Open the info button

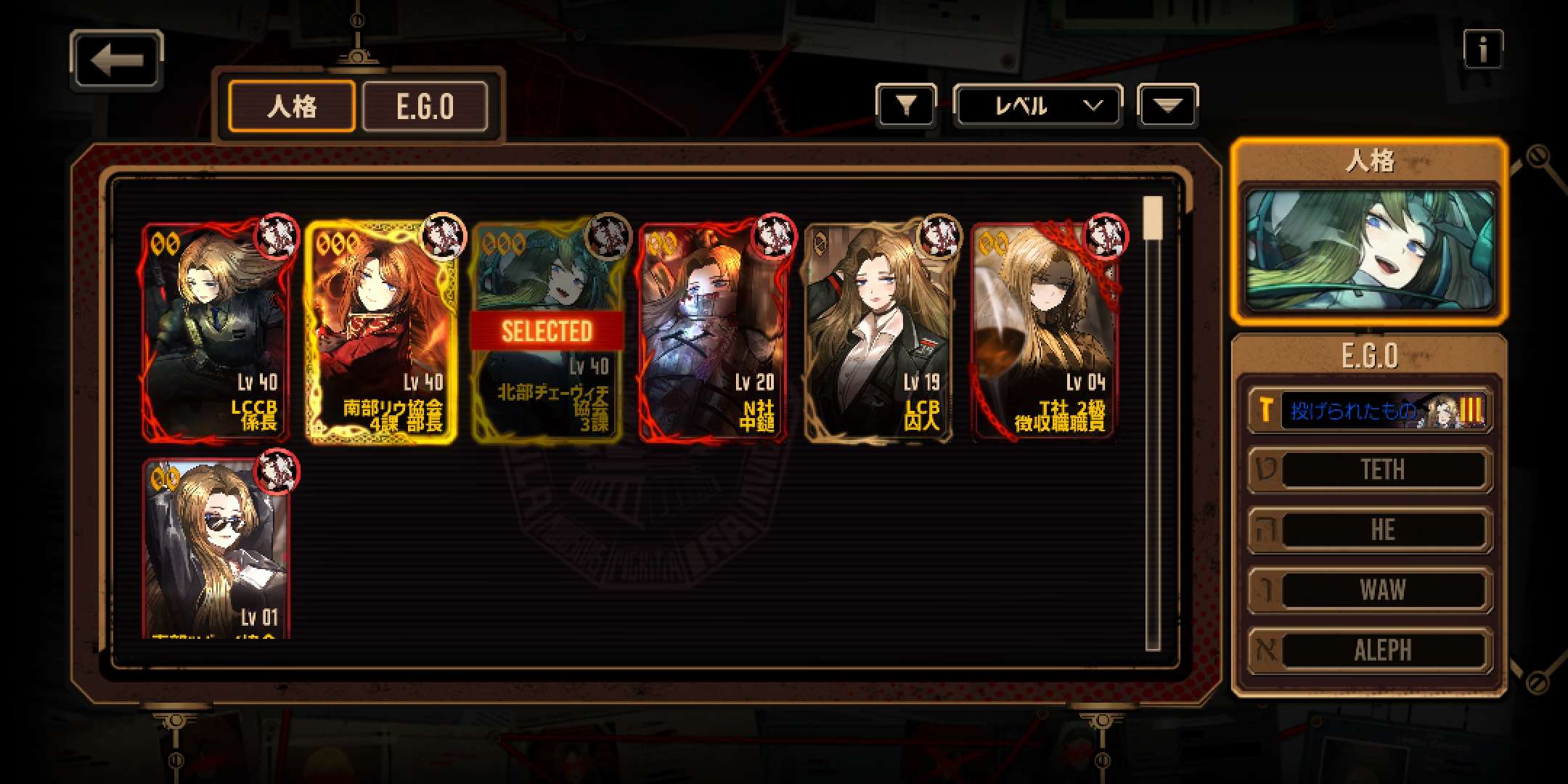(x=1482, y=49)
